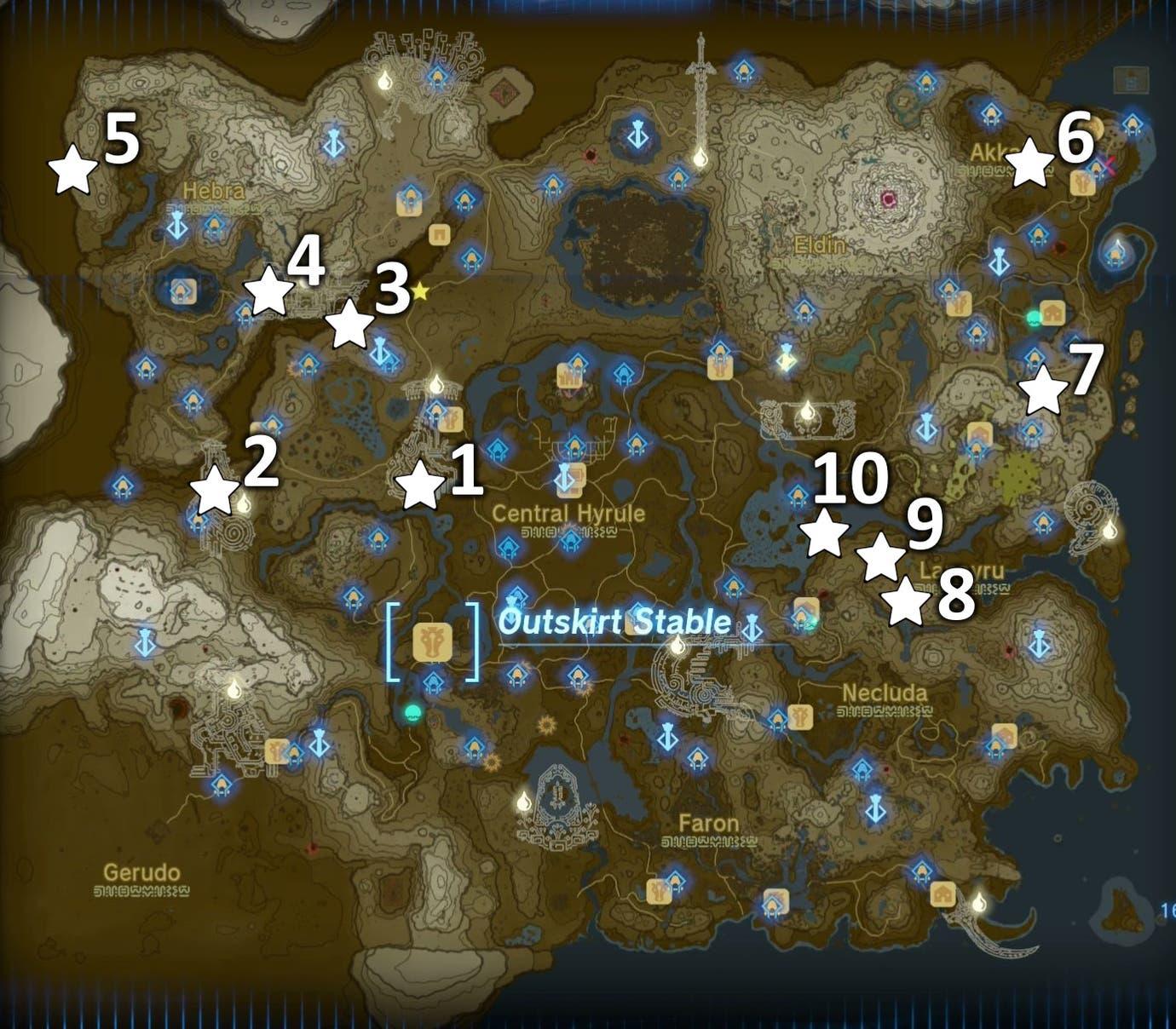Click the Gerudo region label
The height and width of the screenshot is (1029, 1176).
tap(140, 873)
